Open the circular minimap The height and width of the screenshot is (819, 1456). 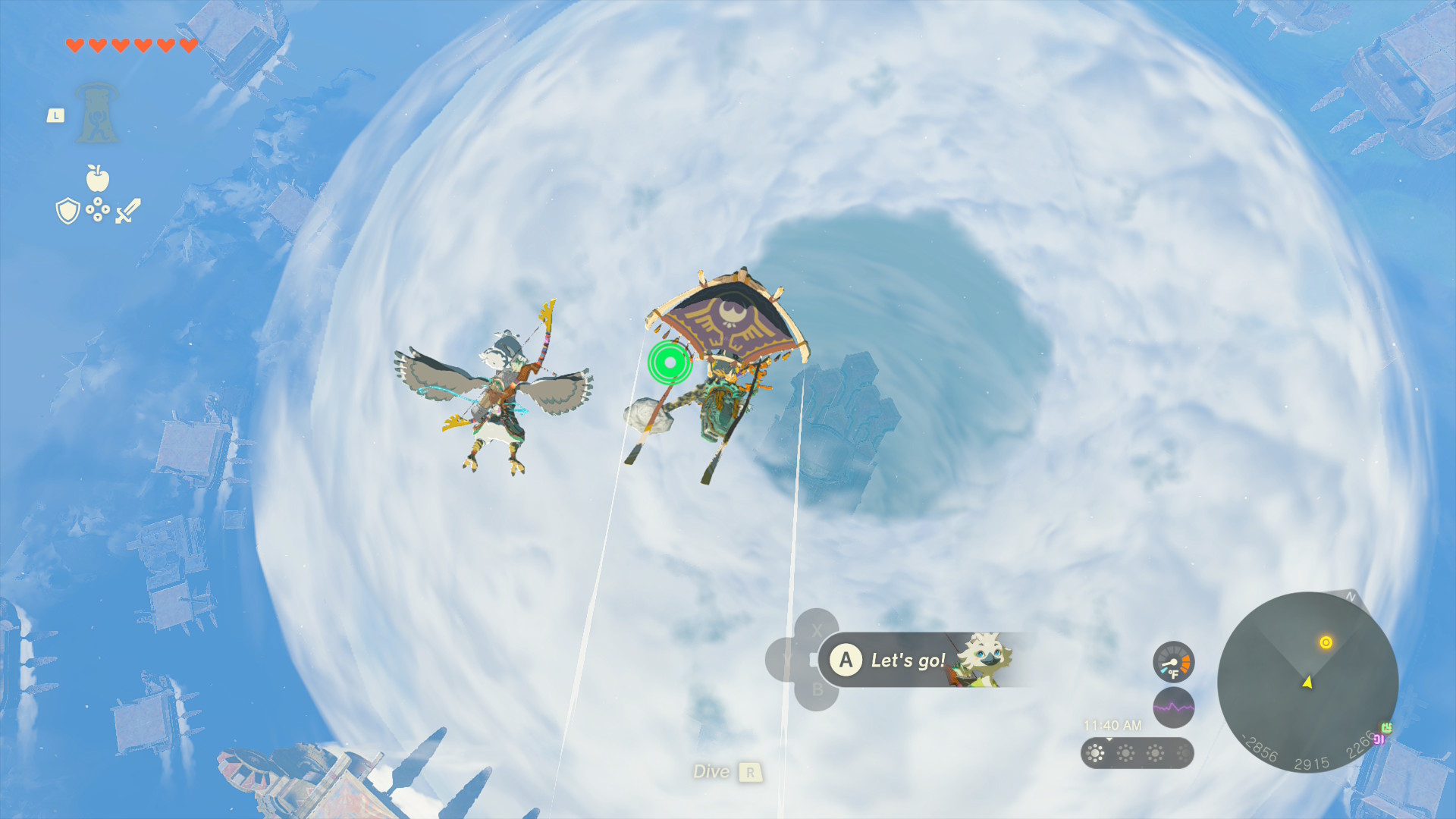click(x=1307, y=682)
